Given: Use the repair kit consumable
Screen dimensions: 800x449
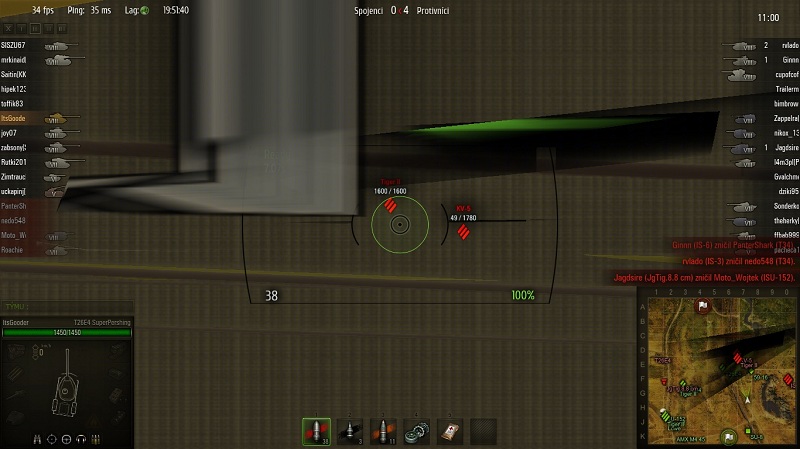Looking at the screenshot, I should [417, 431].
